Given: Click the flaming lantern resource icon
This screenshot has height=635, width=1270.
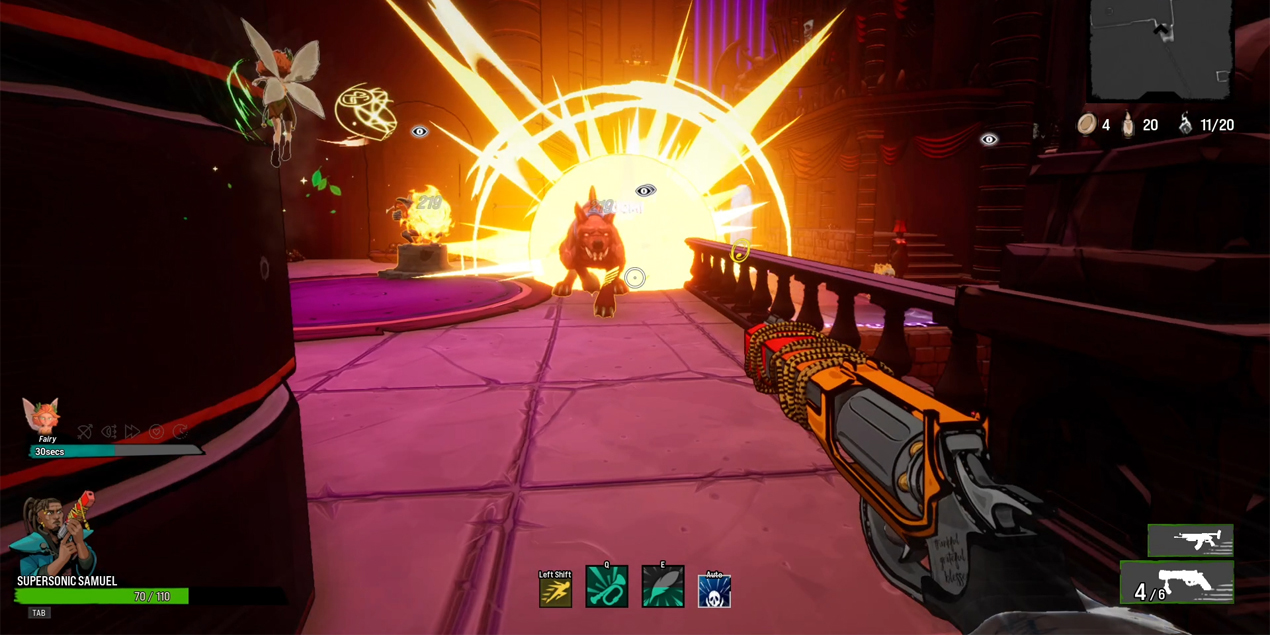Looking at the screenshot, I should 1185,124.
